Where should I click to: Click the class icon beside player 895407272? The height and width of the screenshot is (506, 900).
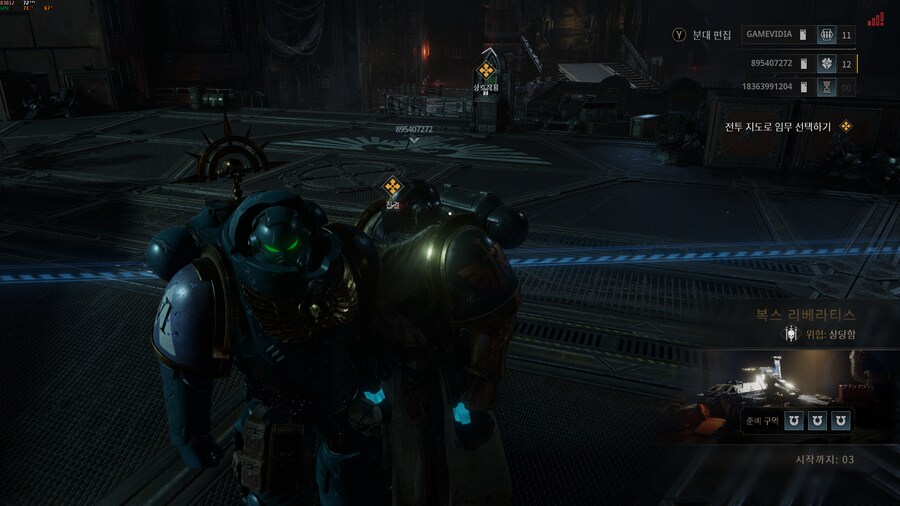[x=827, y=63]
